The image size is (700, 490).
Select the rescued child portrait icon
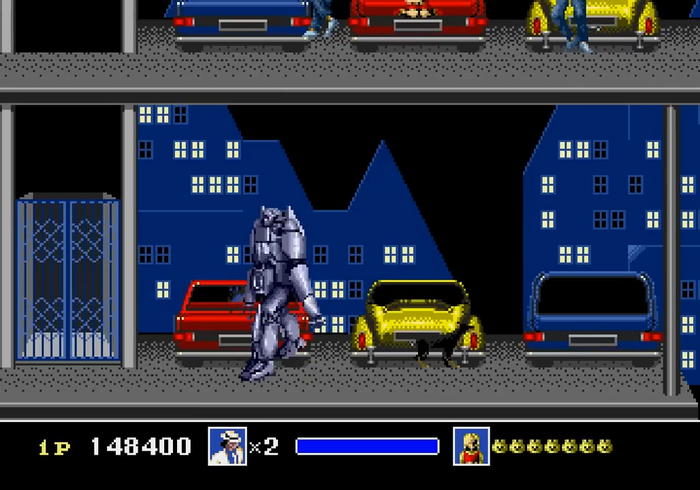[471, 446]
